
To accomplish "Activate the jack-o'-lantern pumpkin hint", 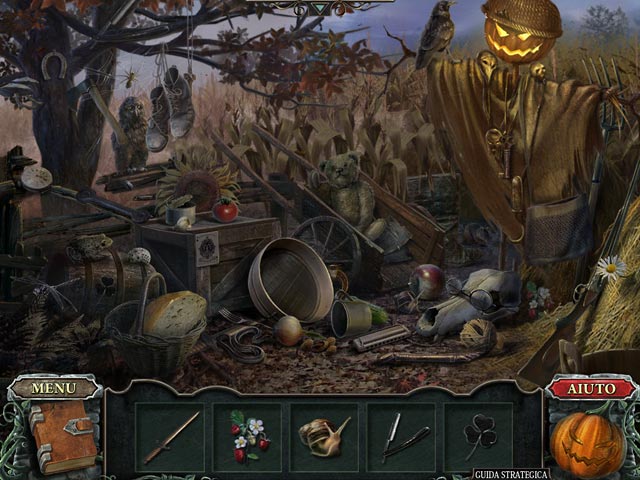I will click(x=588, y=442).
